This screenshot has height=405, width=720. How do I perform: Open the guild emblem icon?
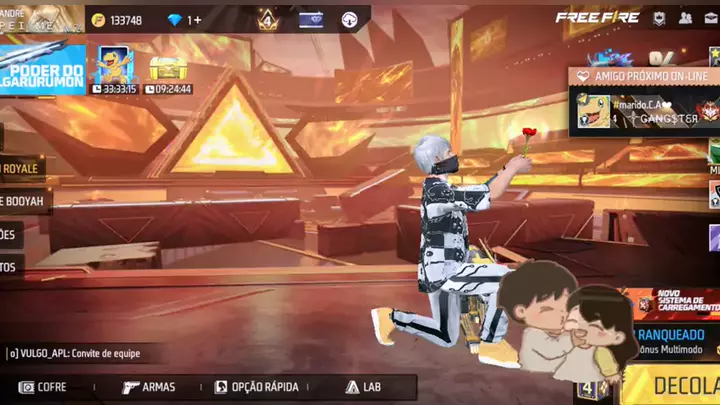point(659,18)
